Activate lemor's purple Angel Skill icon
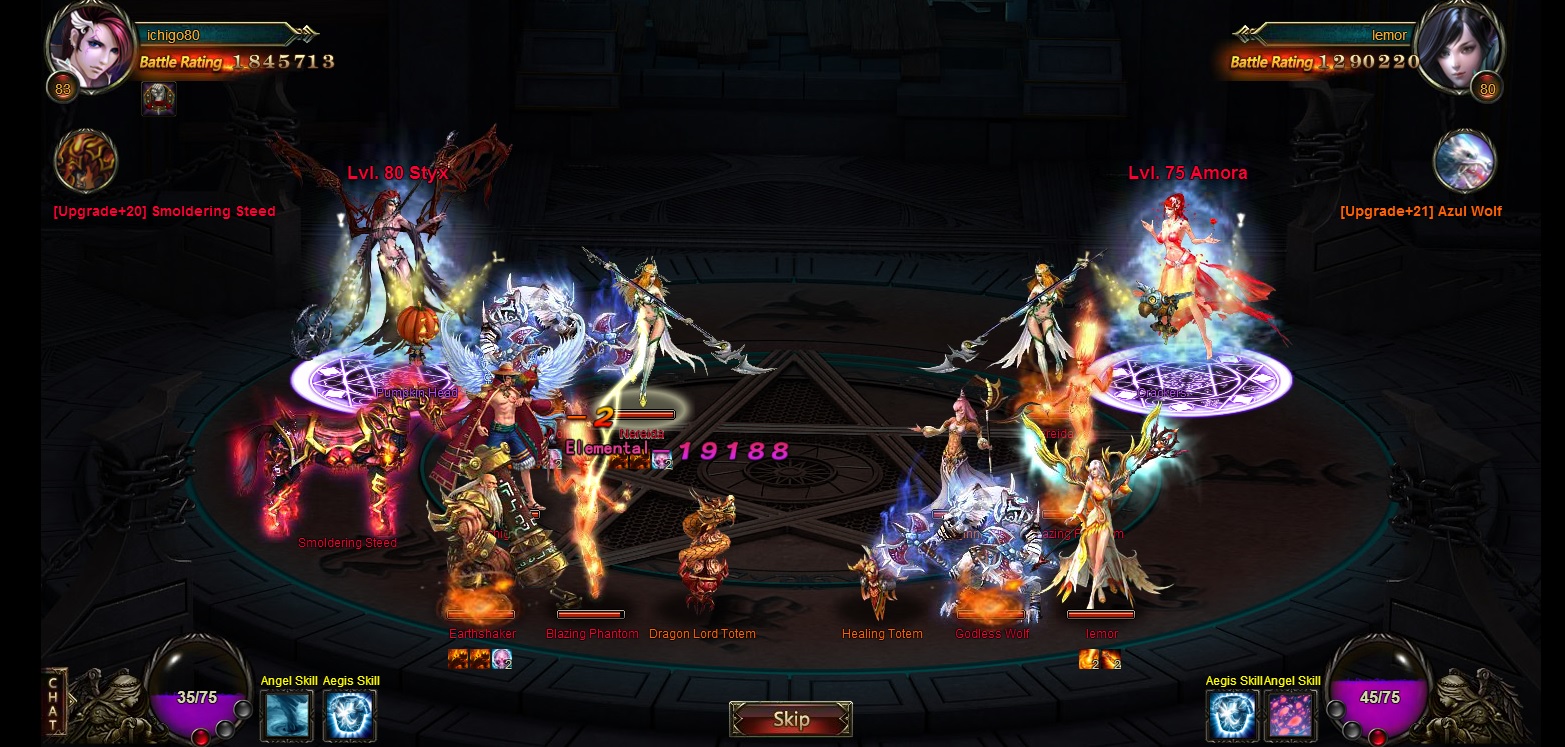 [x=1290, y=716]
